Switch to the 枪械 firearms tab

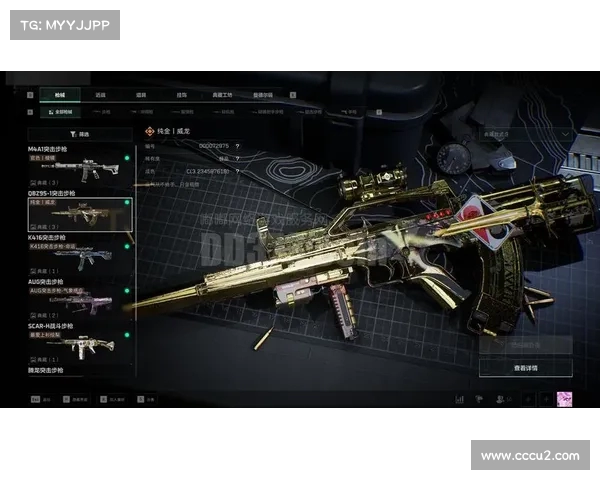[x=58, y=95]
